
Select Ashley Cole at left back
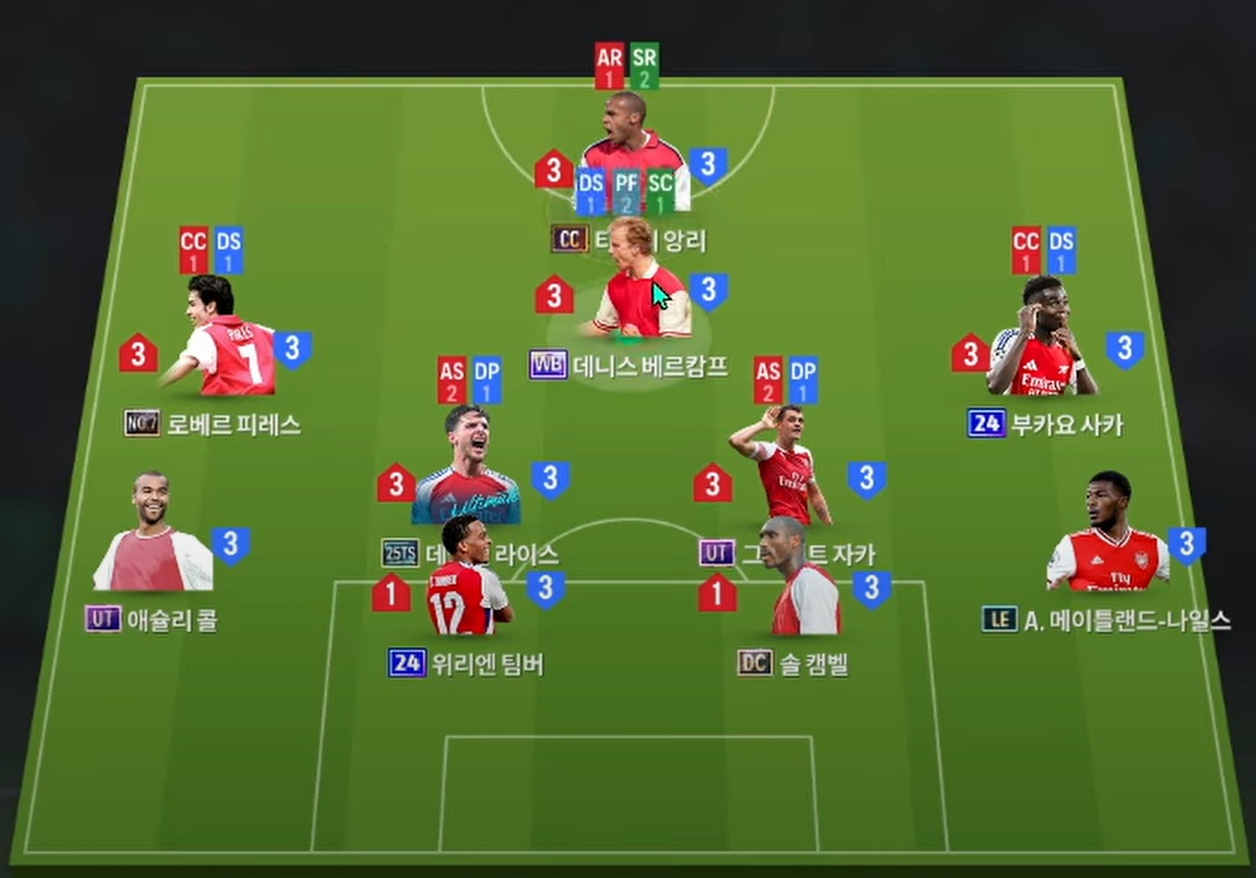(x=152, y=535)
